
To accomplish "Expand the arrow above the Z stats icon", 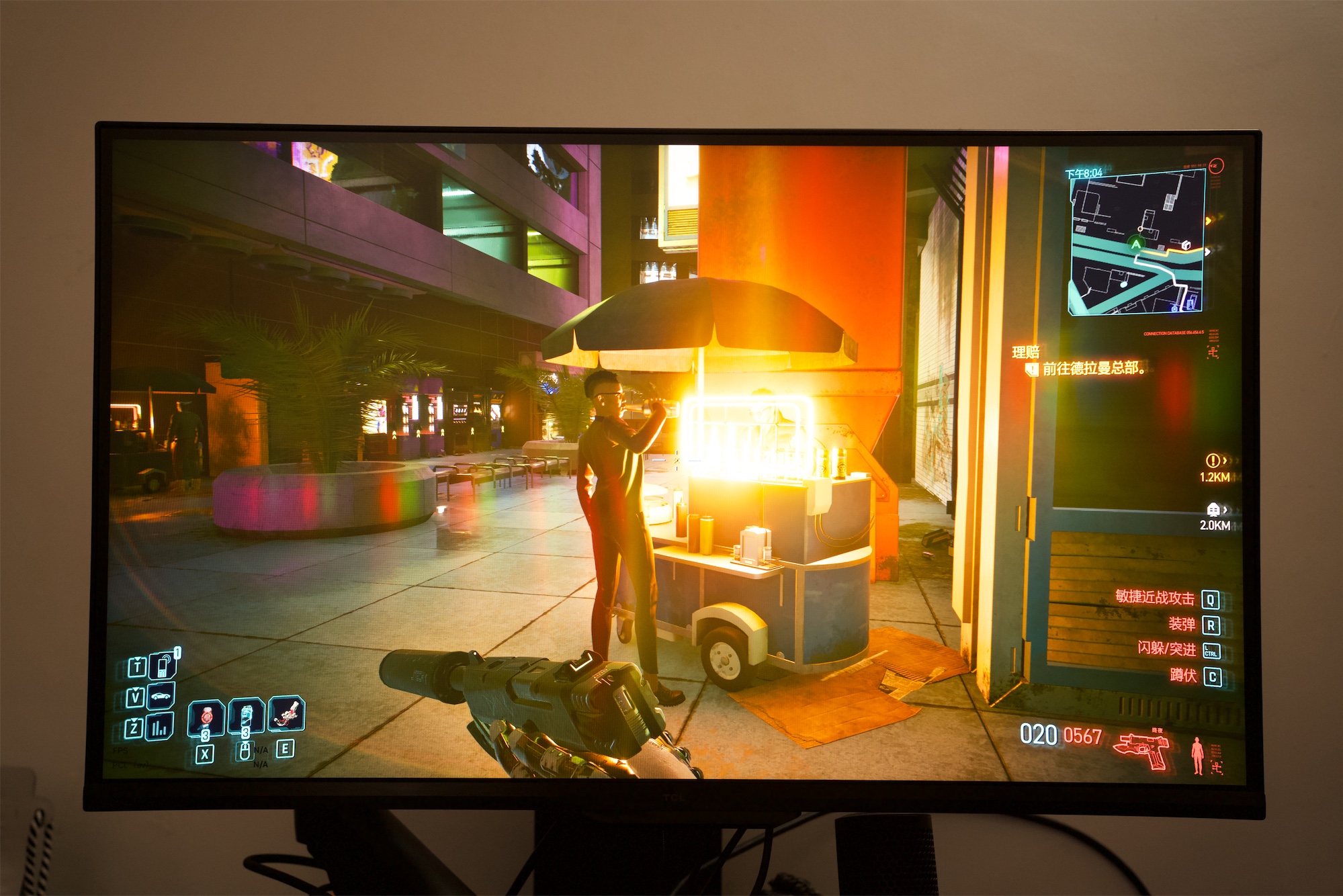I will point(134,721).
